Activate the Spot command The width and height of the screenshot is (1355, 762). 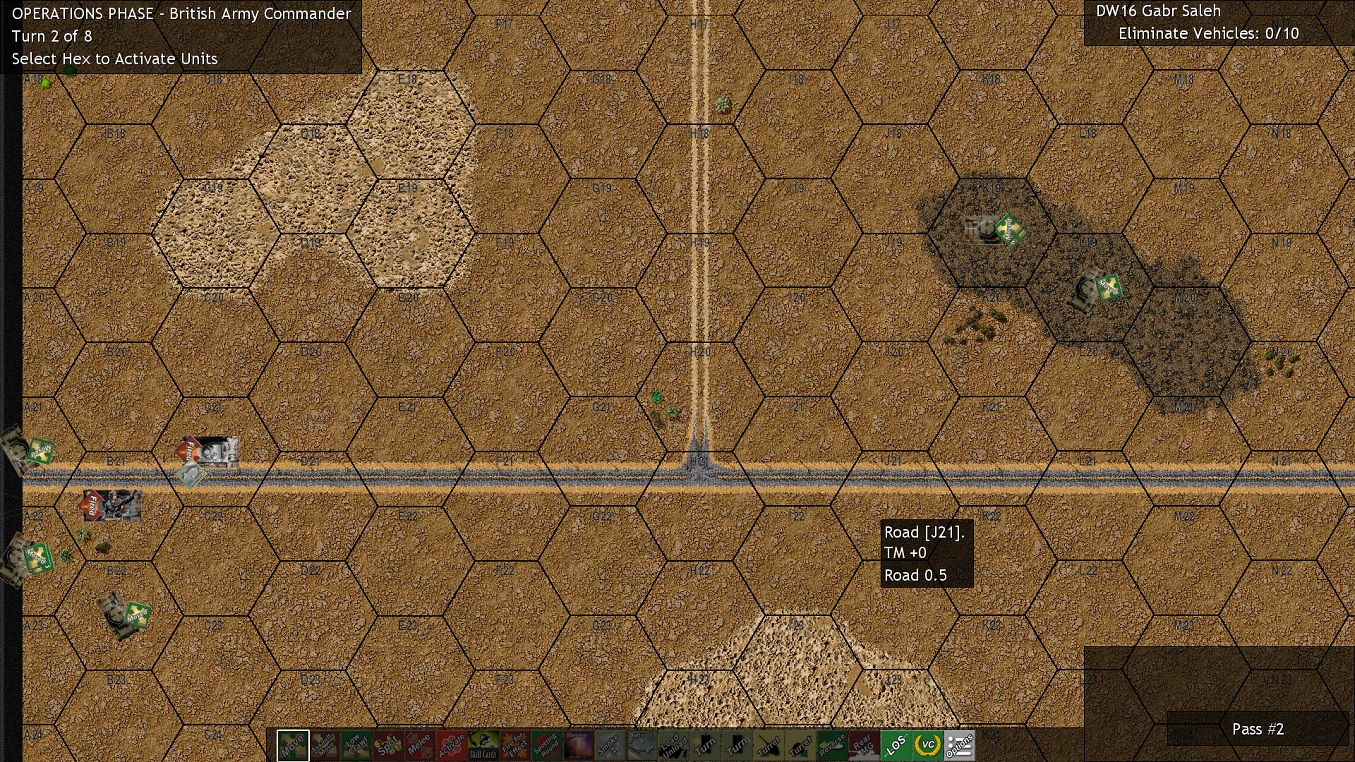[x=389, y=746]
